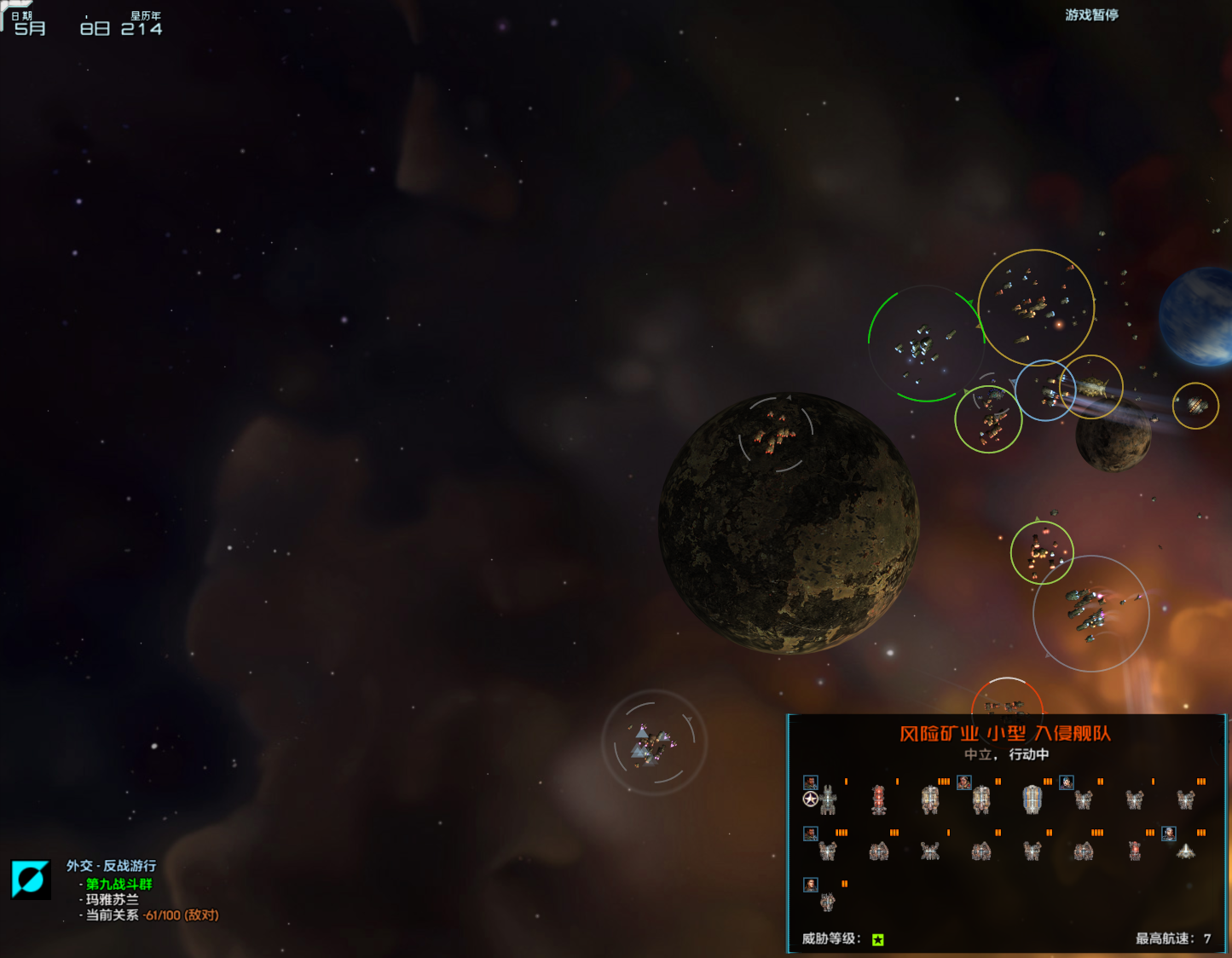Viewport: 1232px width, 958px height.
Task: Click the 游戏暂停 paused indicator
Action: click(x=1090, y=14)
